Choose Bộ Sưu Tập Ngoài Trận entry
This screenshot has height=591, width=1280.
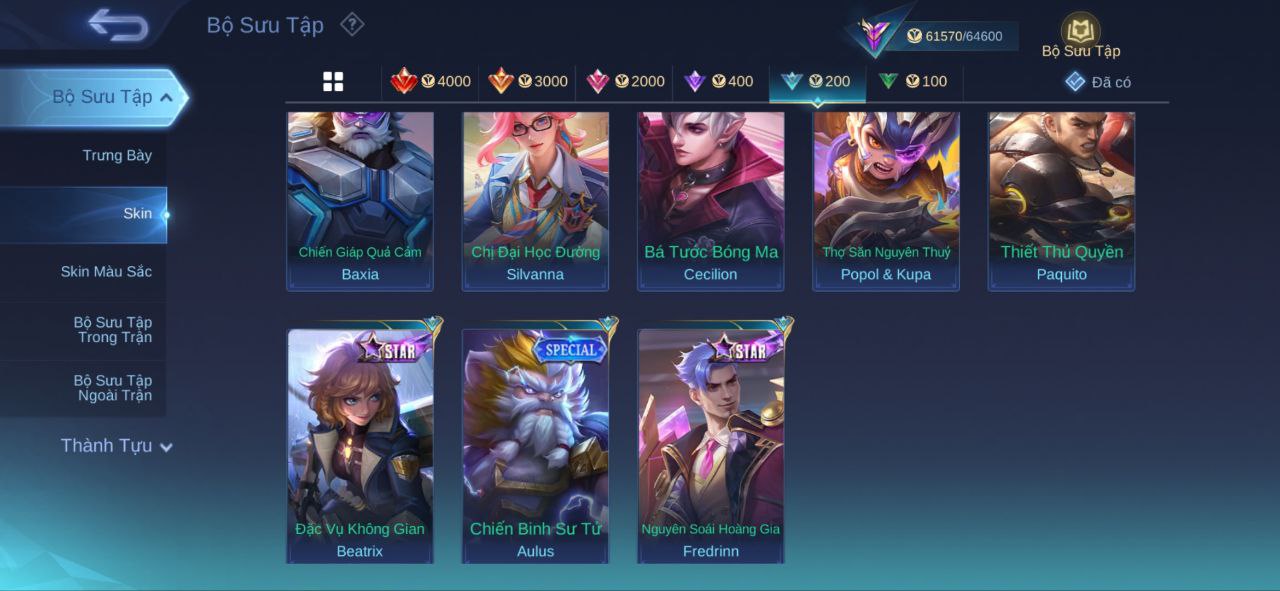pos(112,388)
